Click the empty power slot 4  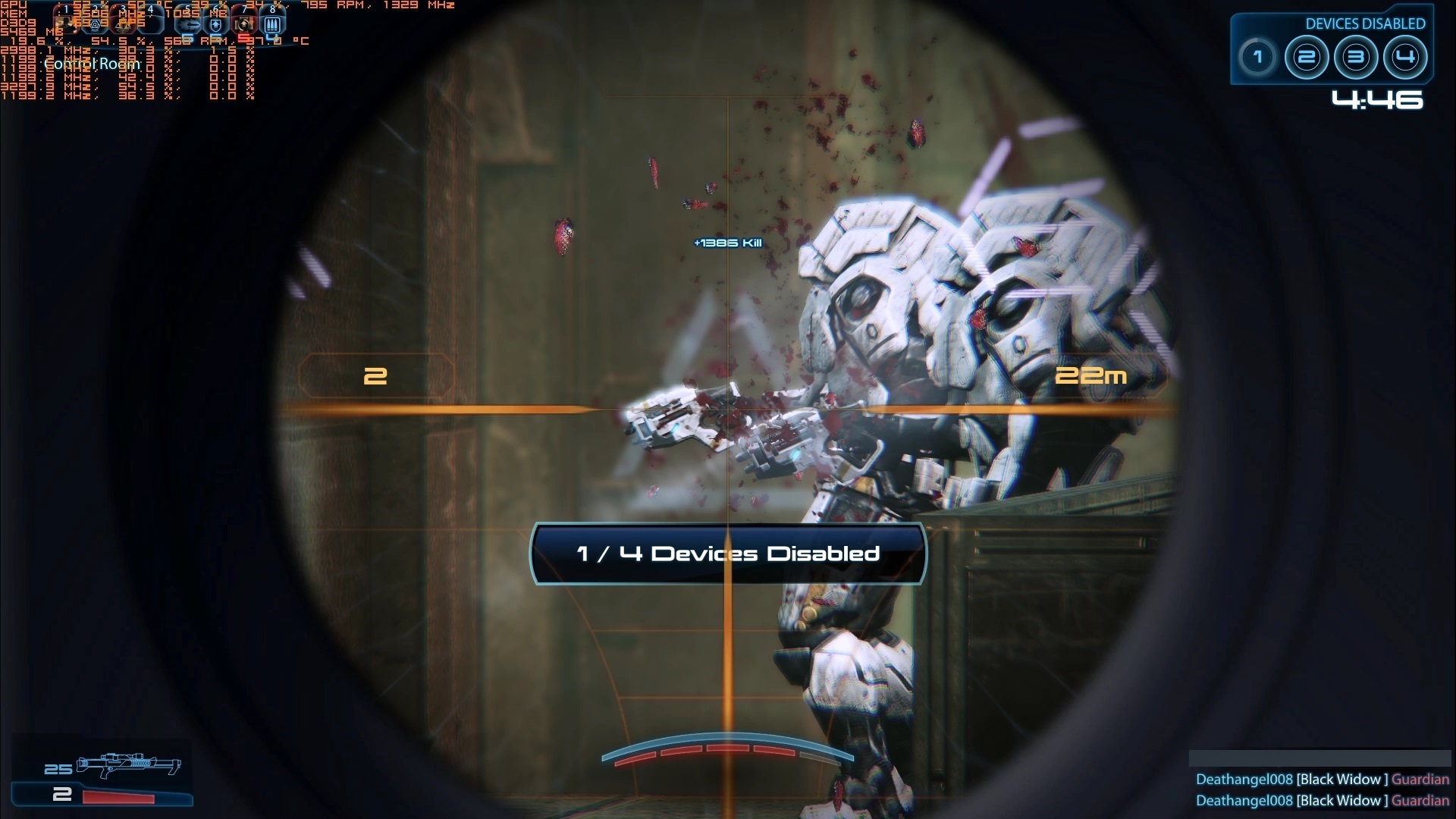point(151,24)
